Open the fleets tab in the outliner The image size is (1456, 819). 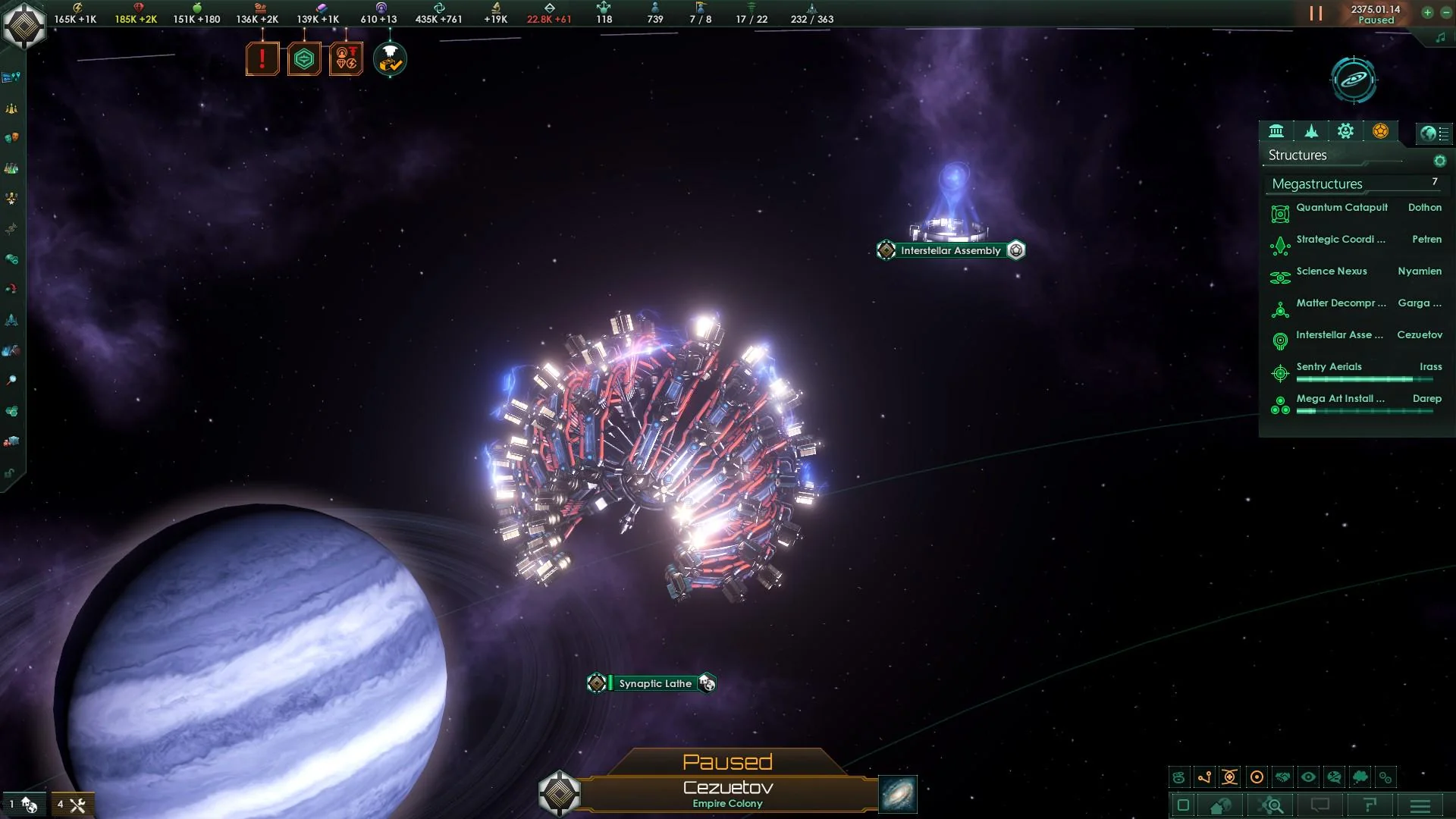coord(1310,130)
